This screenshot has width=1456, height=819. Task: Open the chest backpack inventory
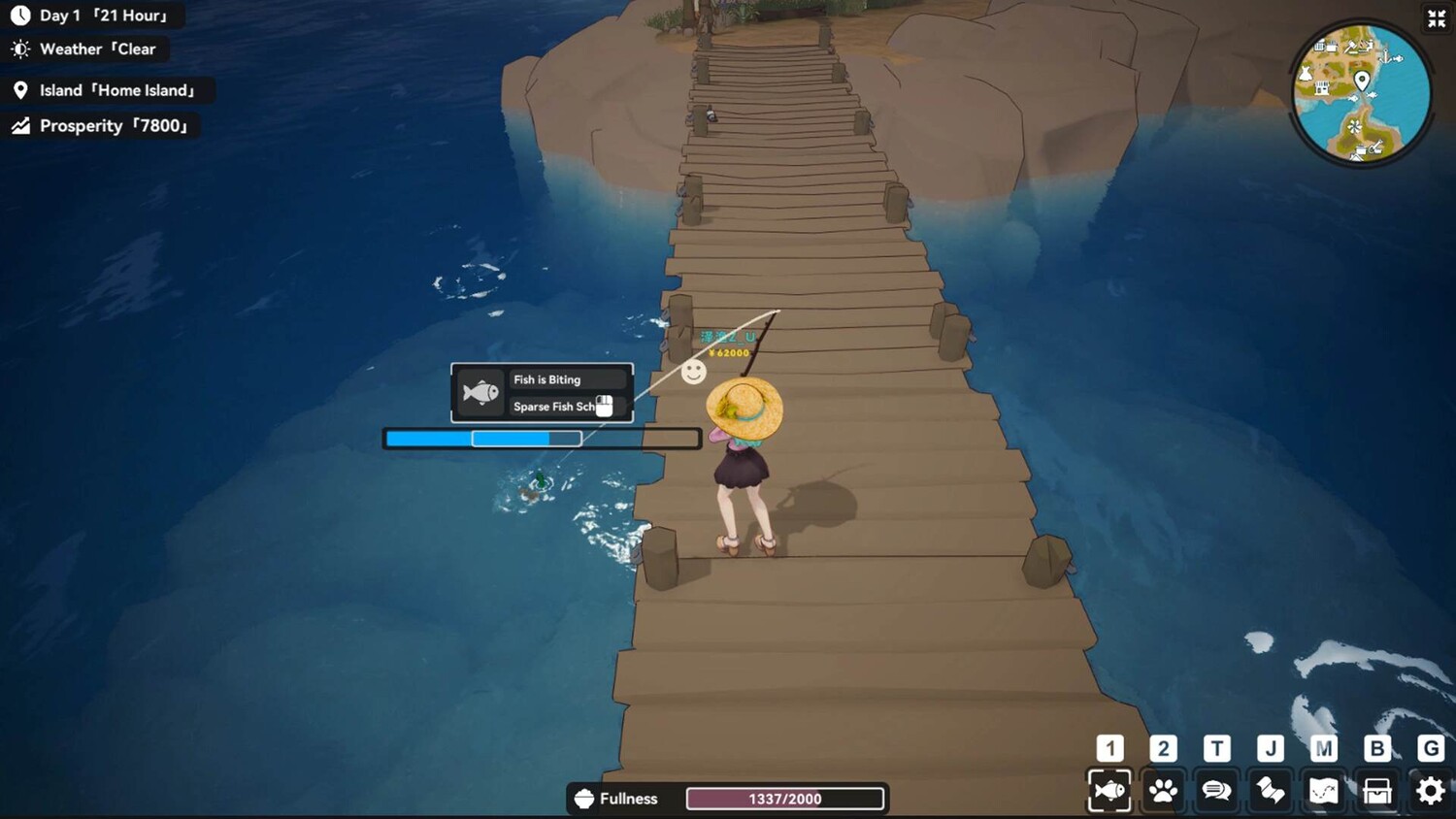tap(1377, 791)
